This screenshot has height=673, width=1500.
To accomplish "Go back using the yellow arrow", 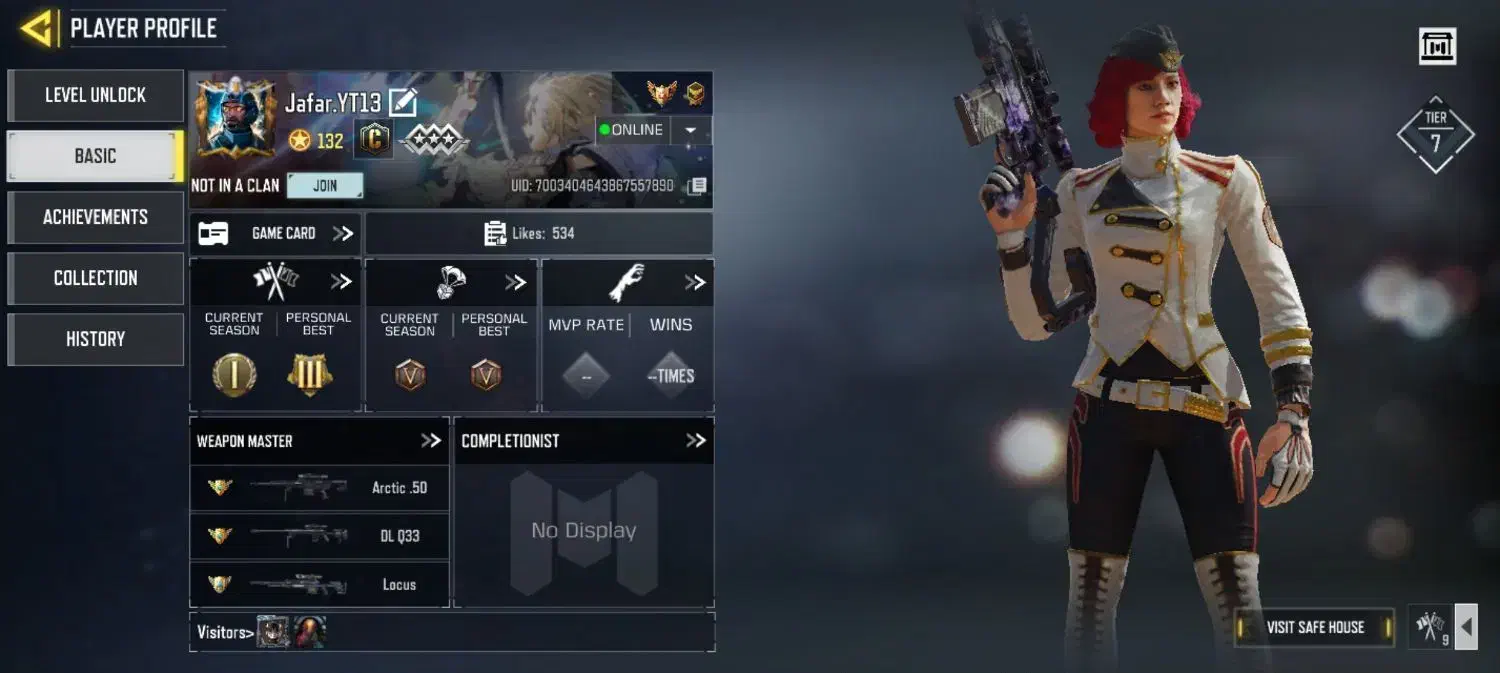I will (37, 28).
